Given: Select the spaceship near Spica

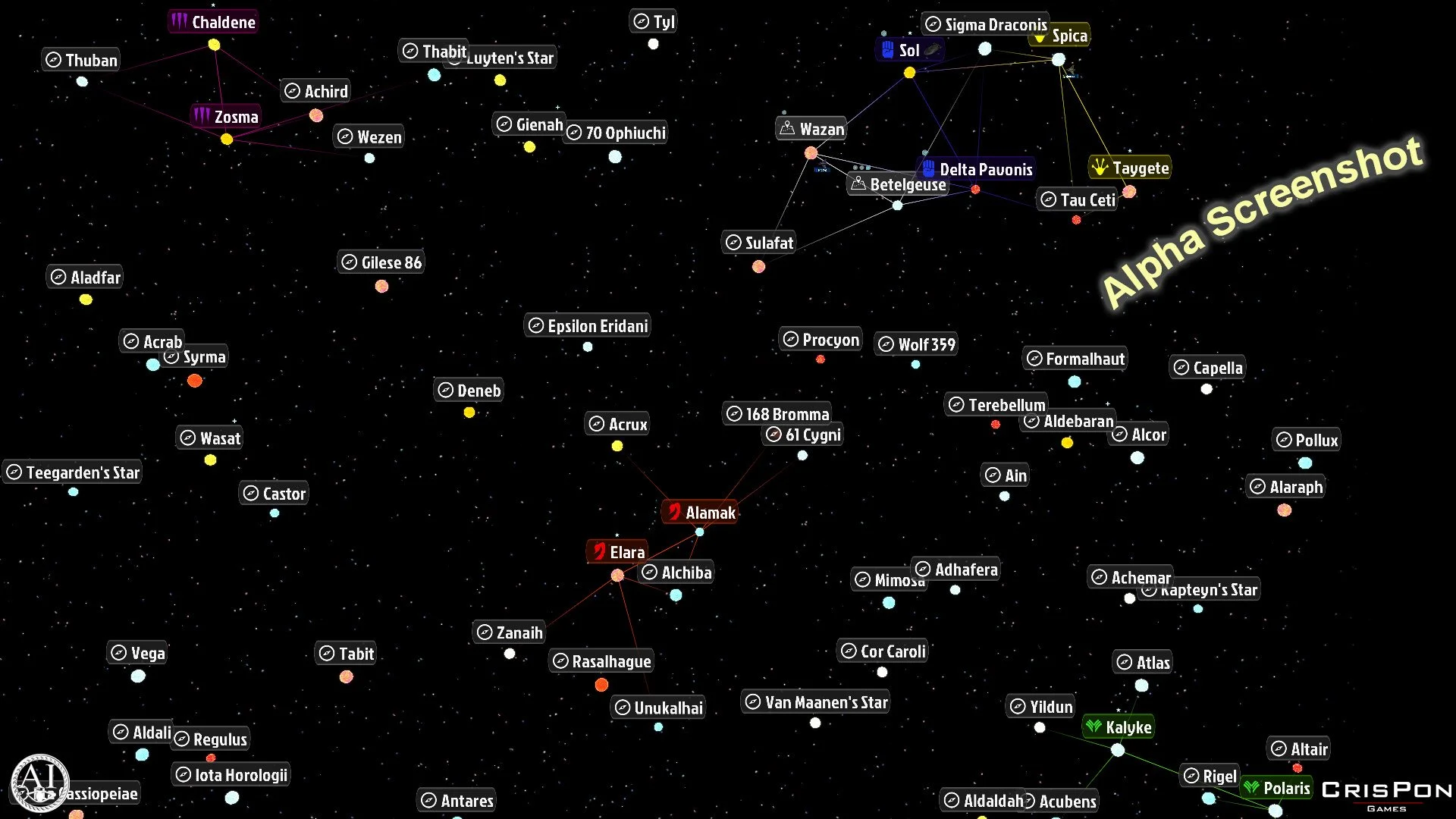Looking at the screenshot, I should (1072, 70).
